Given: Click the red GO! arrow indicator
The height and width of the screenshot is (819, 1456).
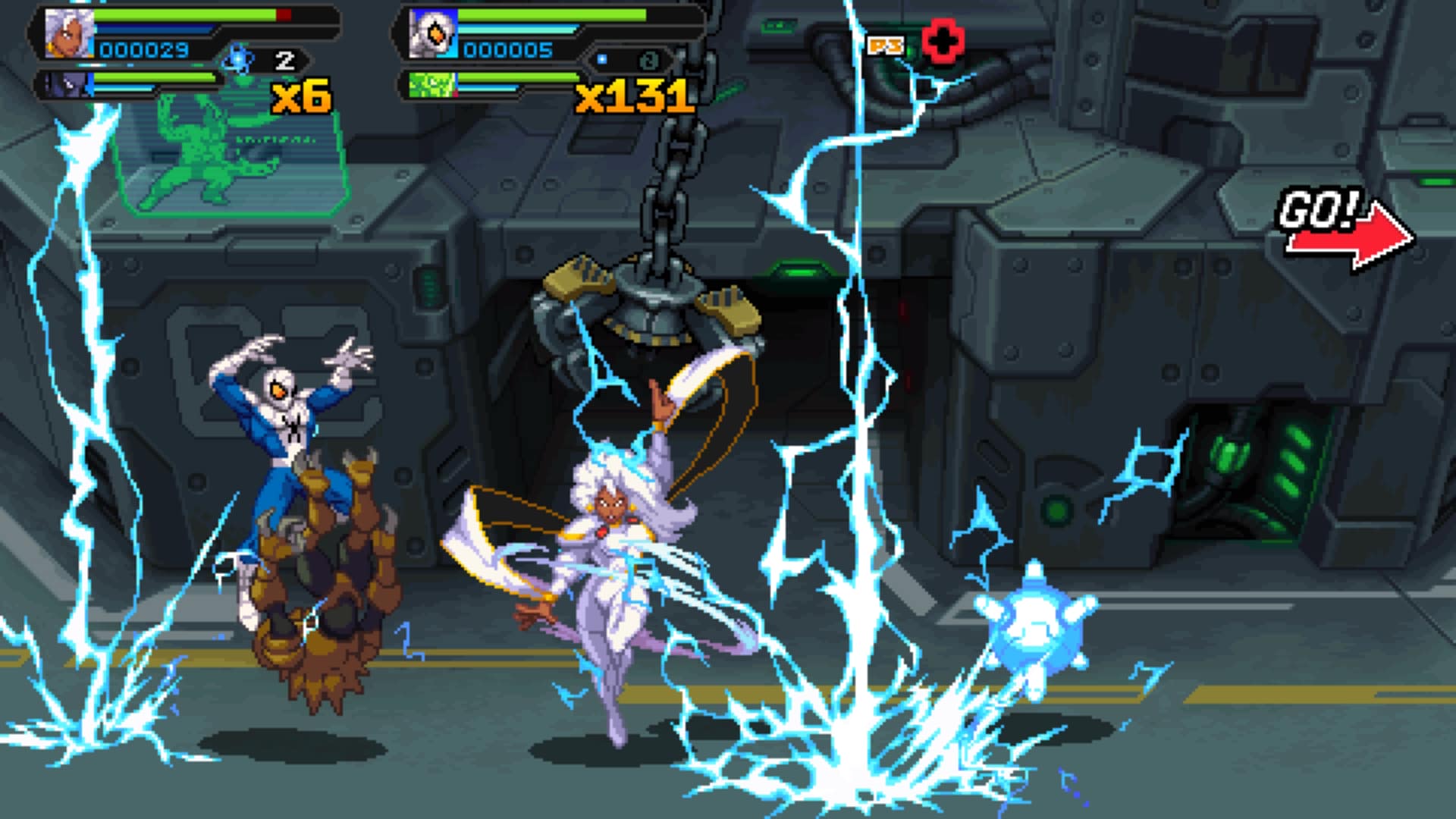Looking at the screenshot, I should point(1348,242).
